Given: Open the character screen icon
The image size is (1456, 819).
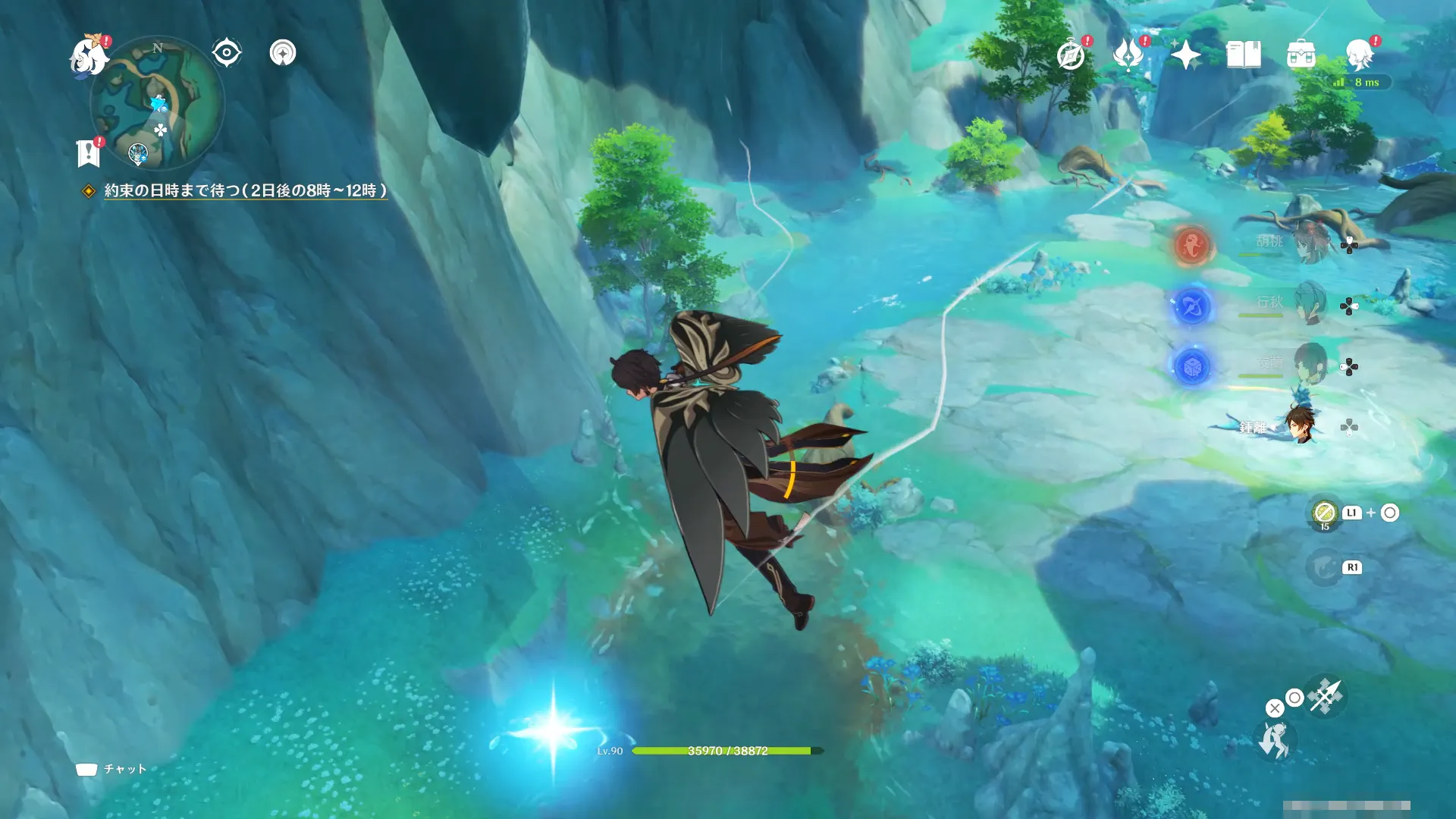Looking at the screenshot, I should click(x=1359, y=55).
